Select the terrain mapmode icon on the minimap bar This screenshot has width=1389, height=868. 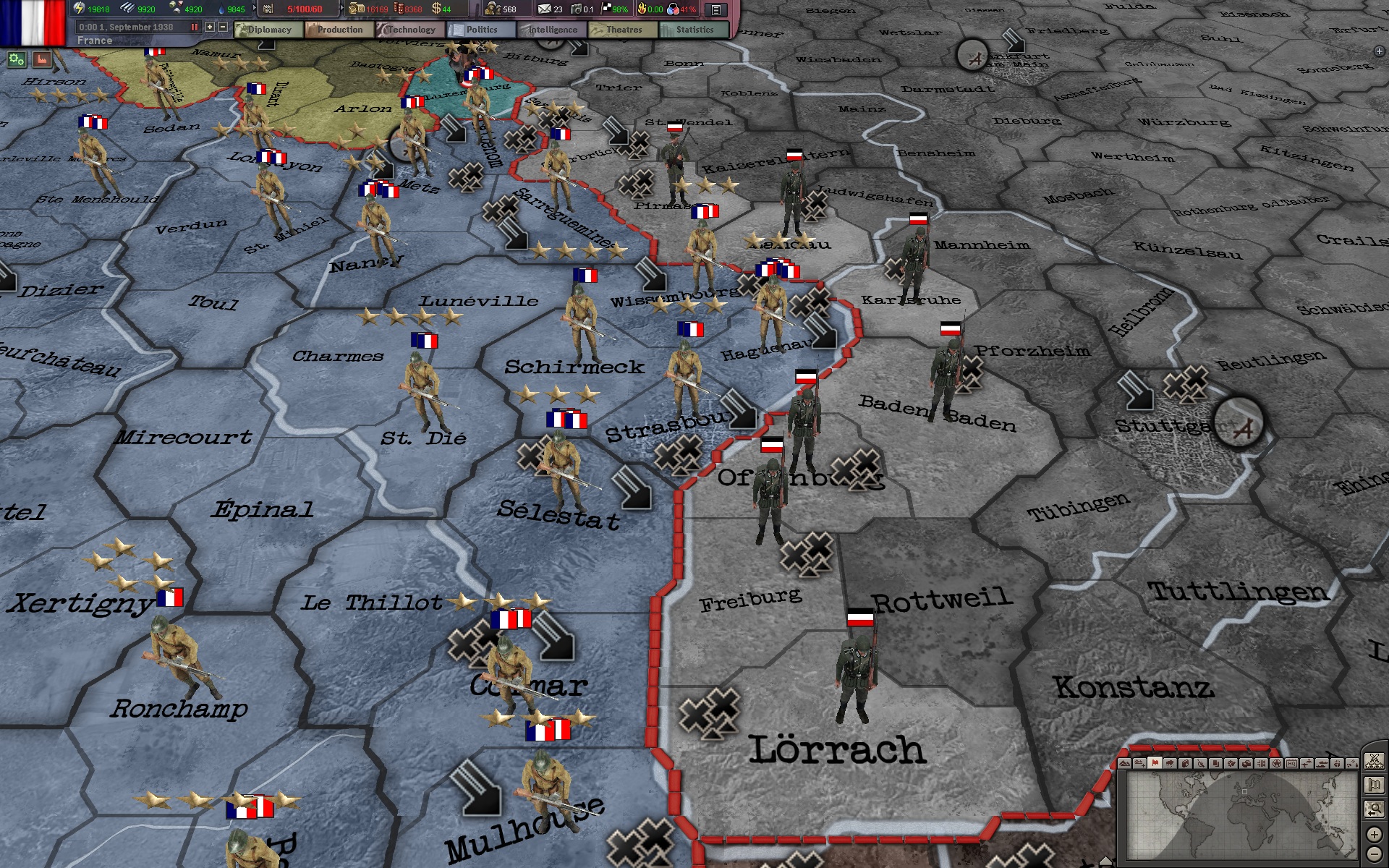1126,763
